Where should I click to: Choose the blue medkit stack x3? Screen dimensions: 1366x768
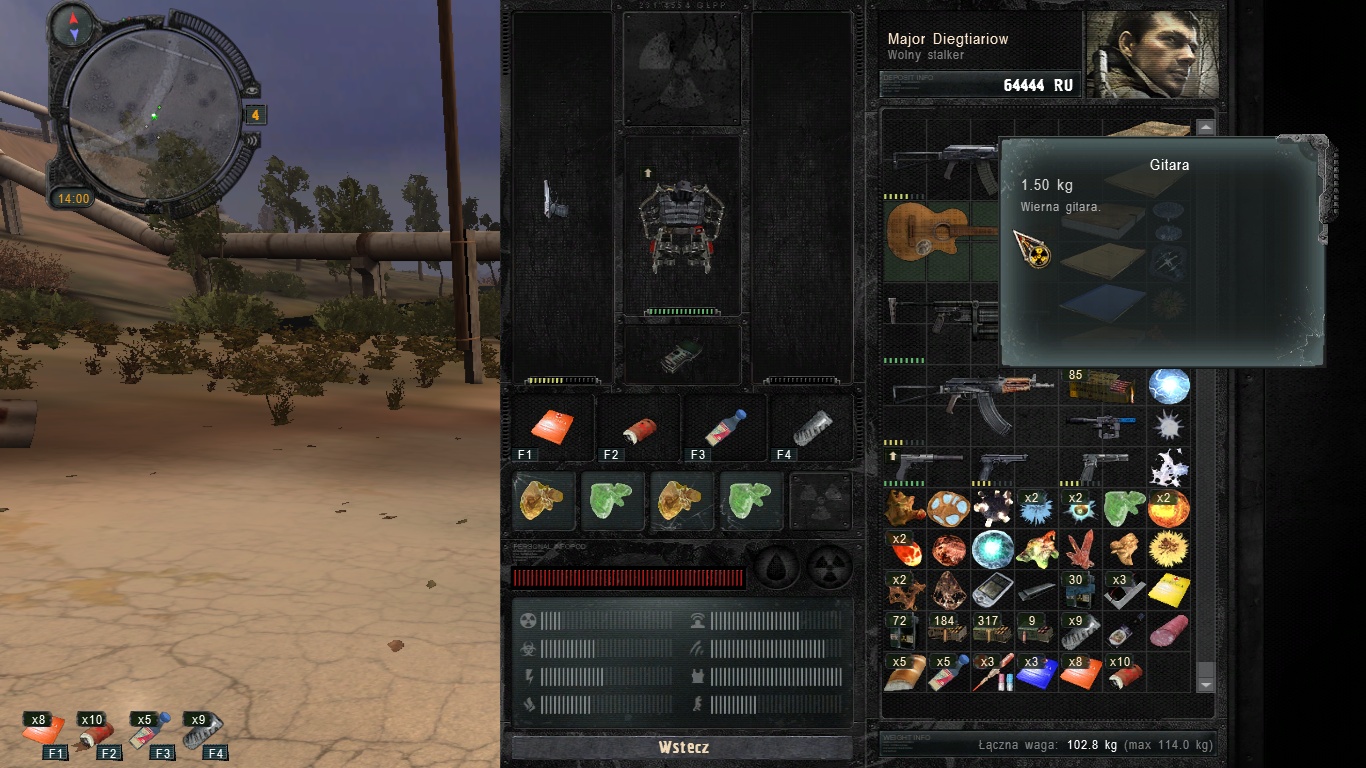point(1036,672)
